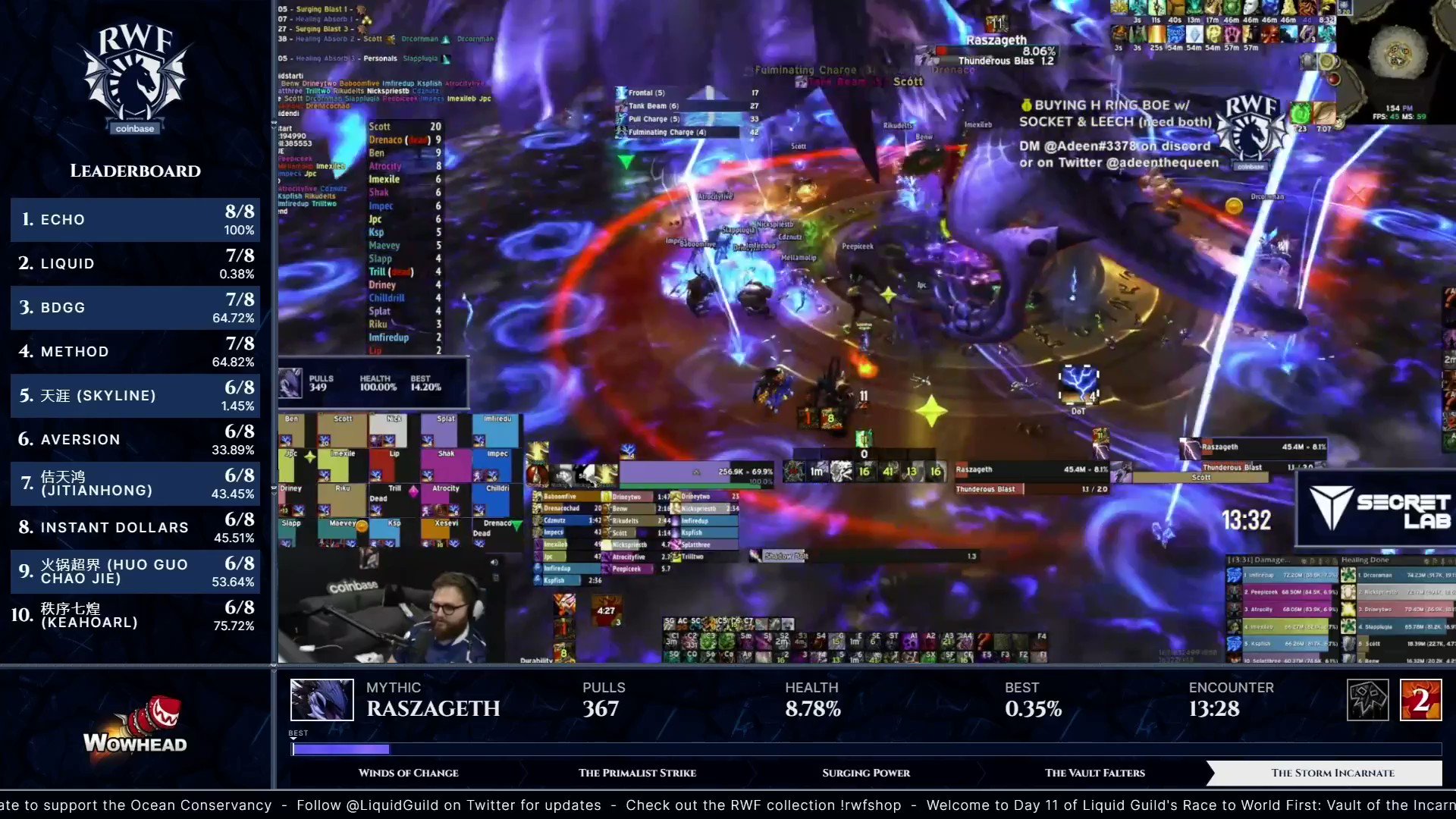This screenshot has height=819, width=1456.
Task: Click the red attempt counter 2 icon on the encounter bar
Action: [1420, 700]
